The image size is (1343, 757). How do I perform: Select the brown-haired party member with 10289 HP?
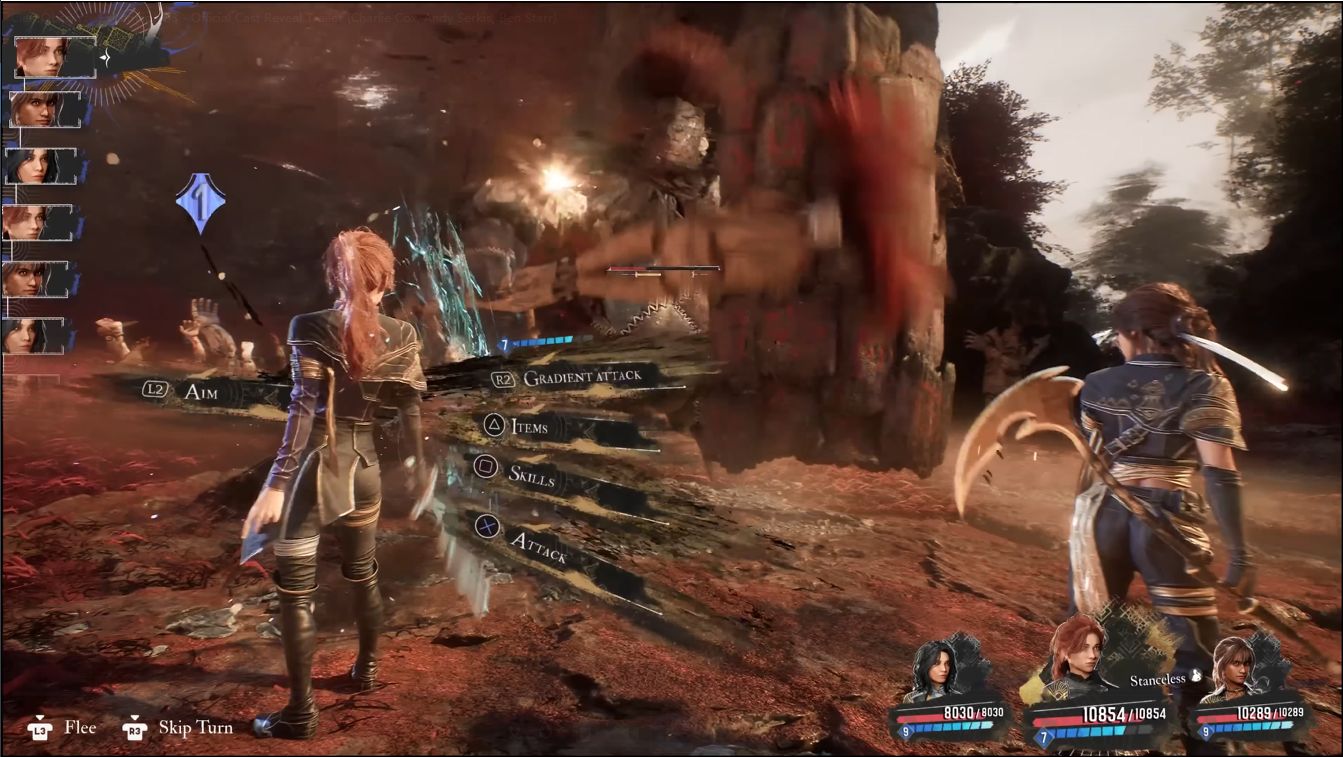1232,670
